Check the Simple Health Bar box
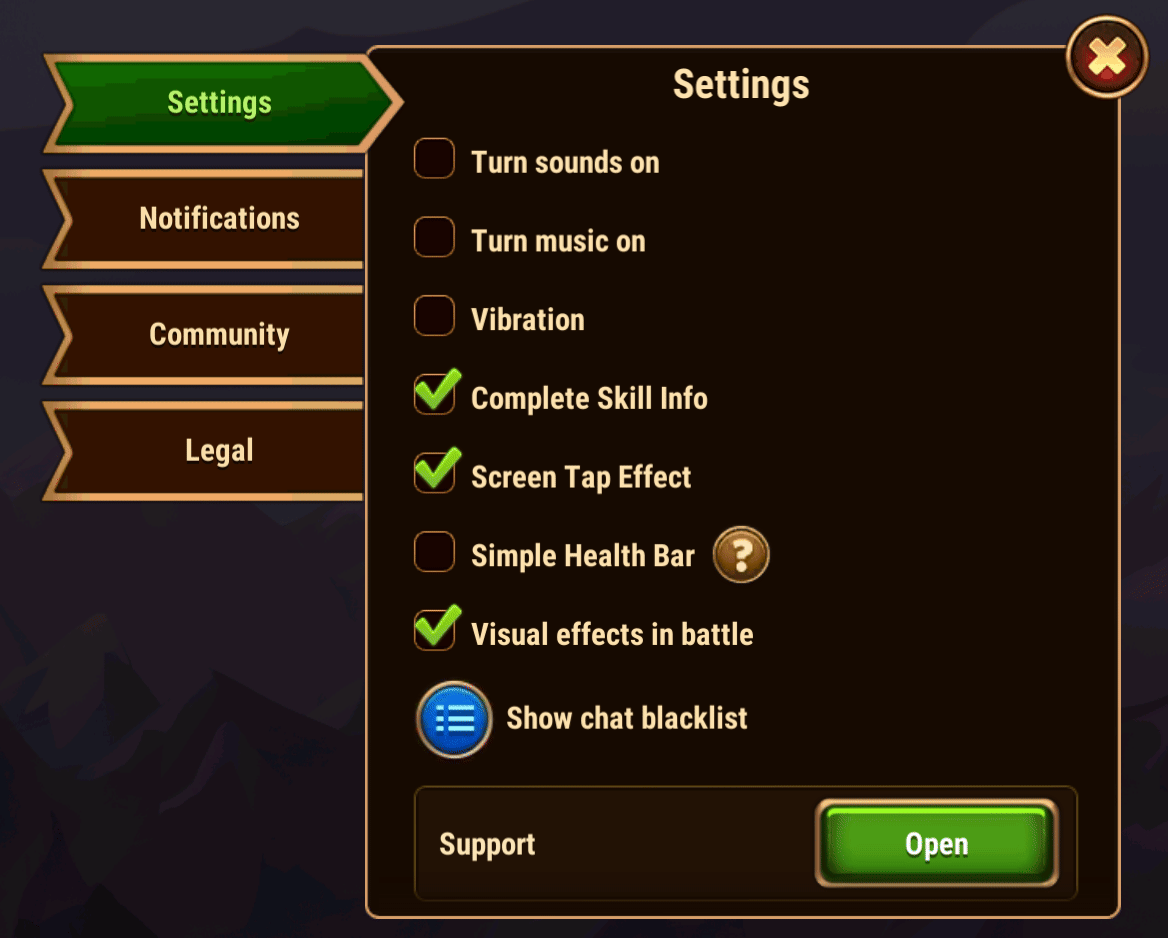1168x938 pixels. [435, 552]
